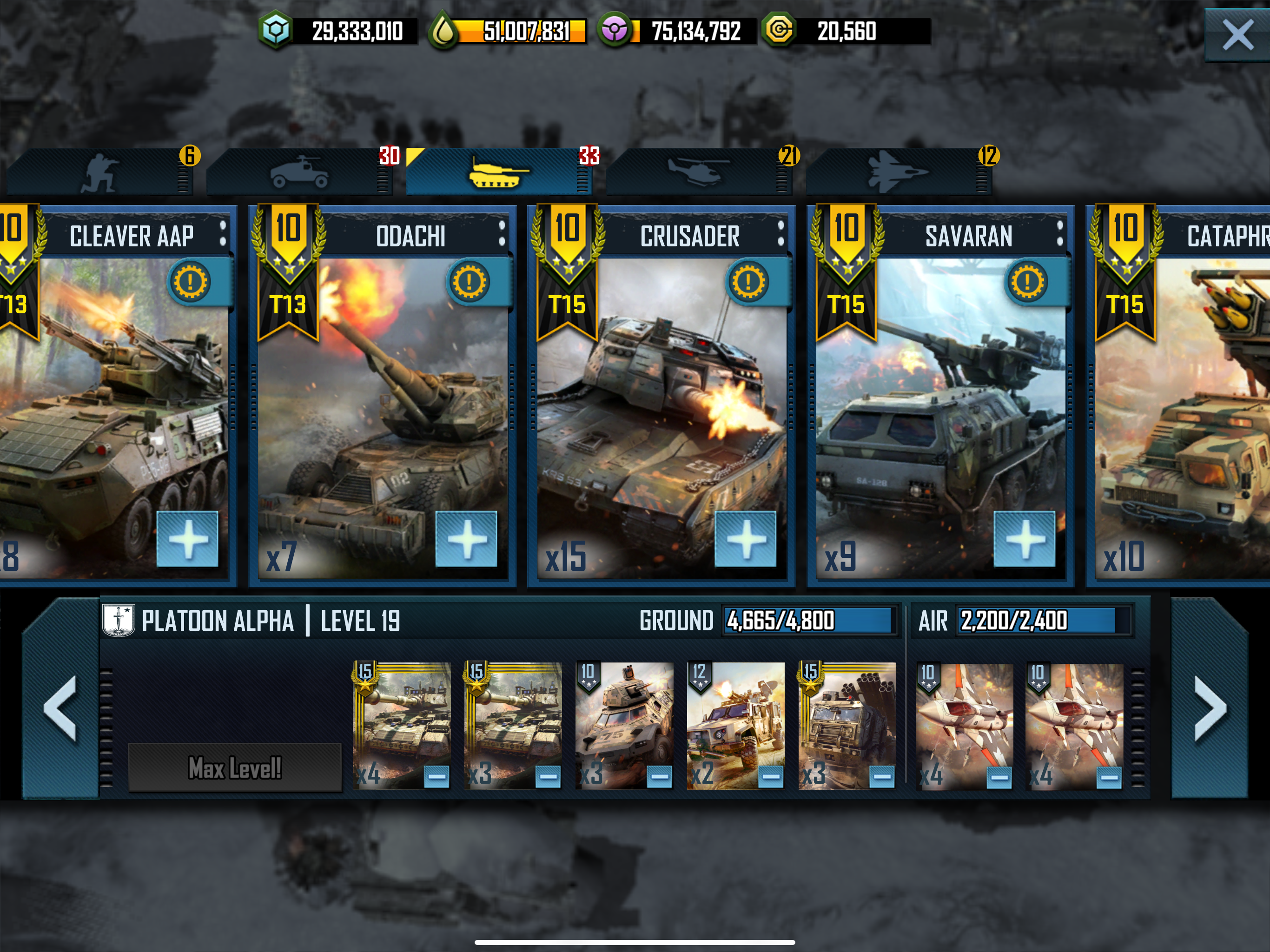Add an Odachi to the platoon

[466, 539]
